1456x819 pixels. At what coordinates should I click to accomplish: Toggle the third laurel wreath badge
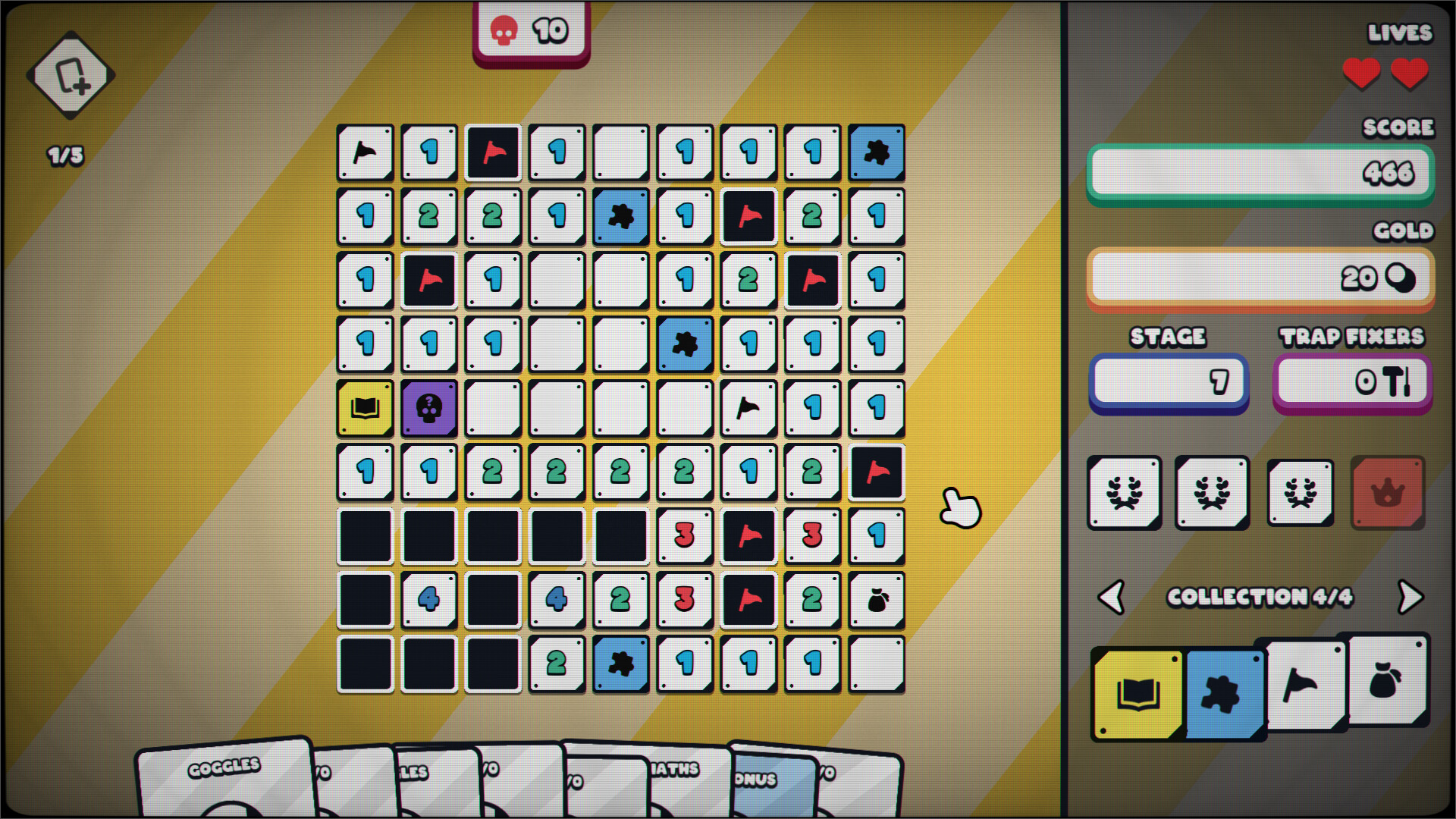click(1300, 491)
